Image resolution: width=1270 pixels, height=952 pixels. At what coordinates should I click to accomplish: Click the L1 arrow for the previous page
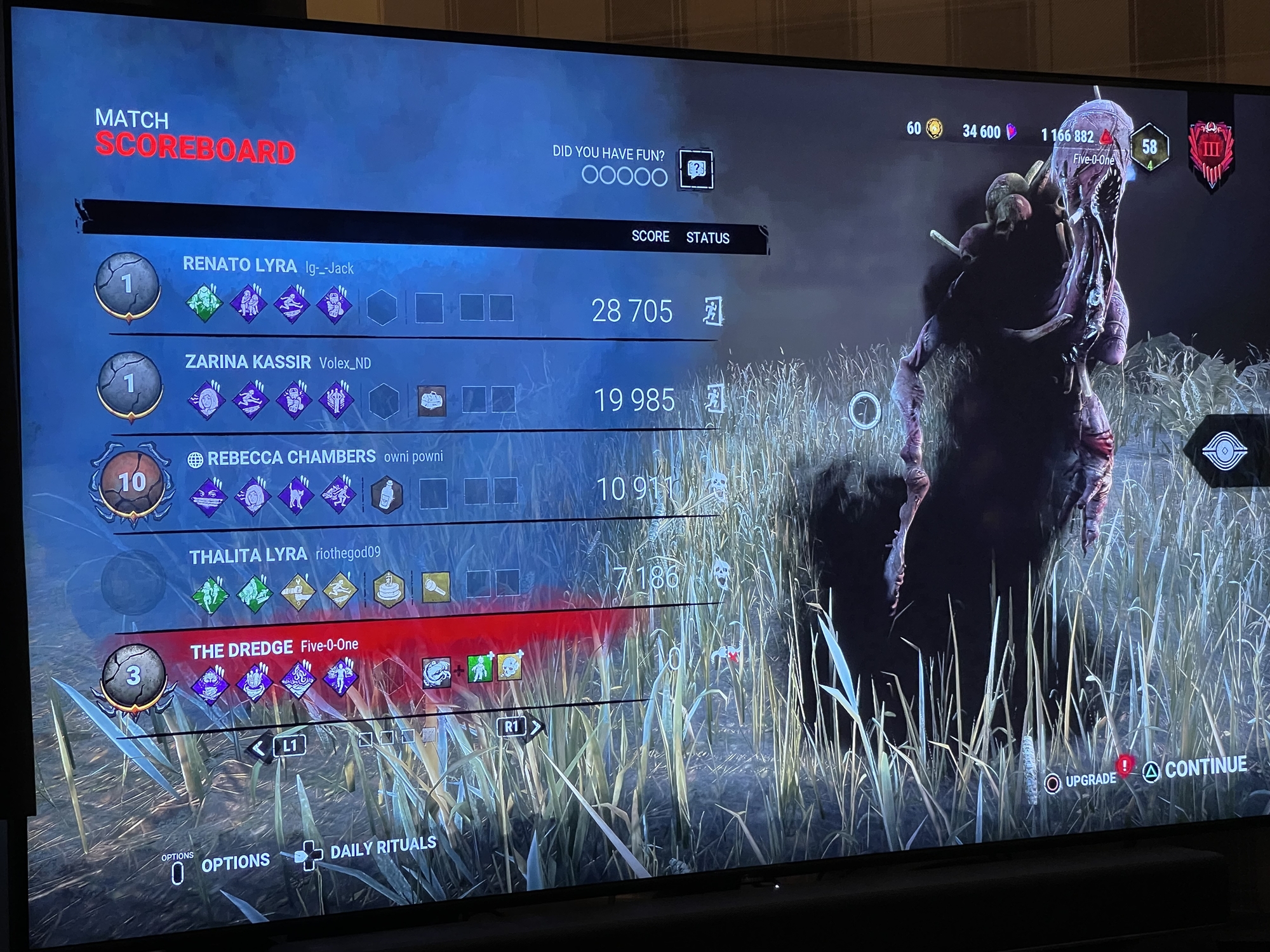[x=258, y=746]
